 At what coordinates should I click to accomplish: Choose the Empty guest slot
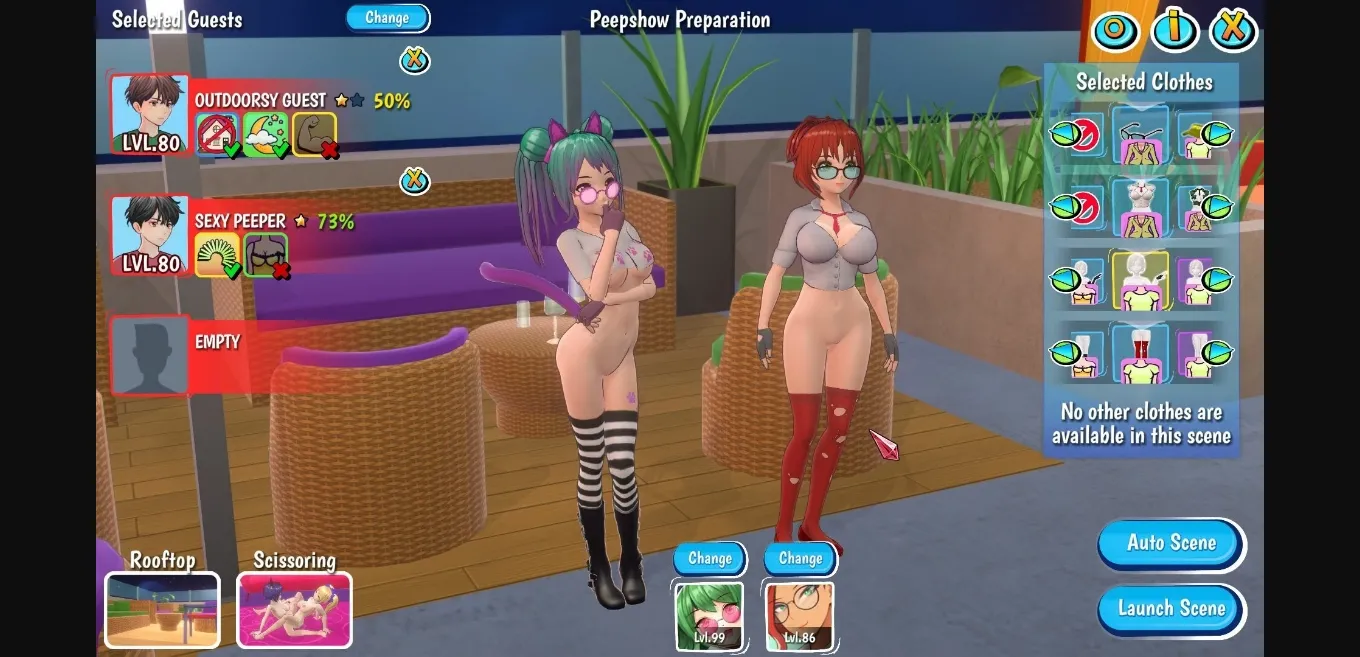150,355
